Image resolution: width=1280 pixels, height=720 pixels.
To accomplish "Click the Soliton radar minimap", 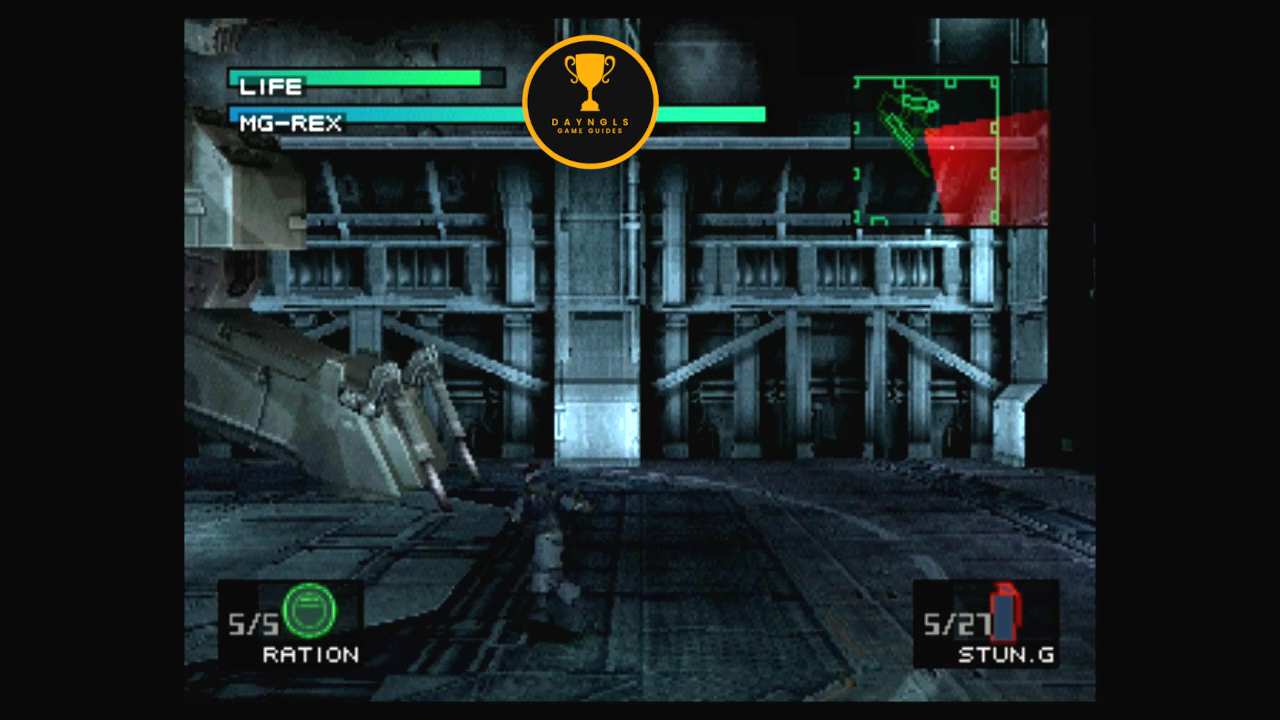I will pos(950,151).
